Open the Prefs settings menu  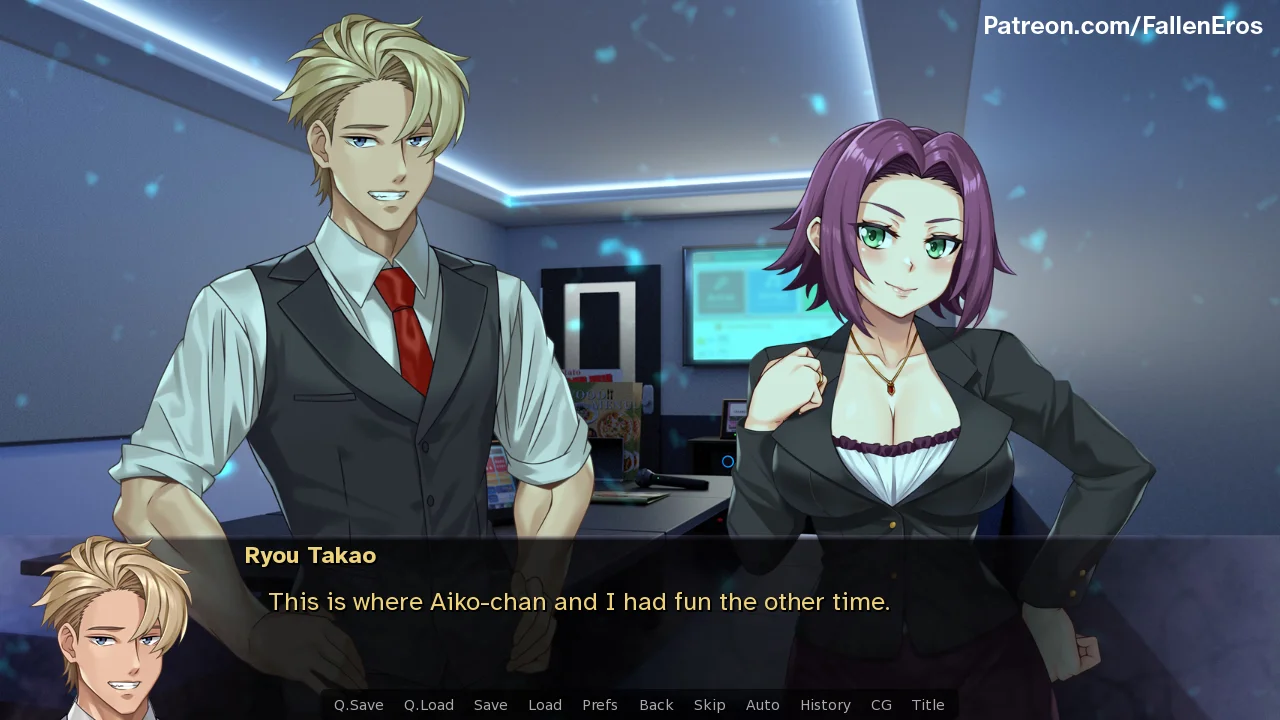pyautogui.click(x=599, y=705)
